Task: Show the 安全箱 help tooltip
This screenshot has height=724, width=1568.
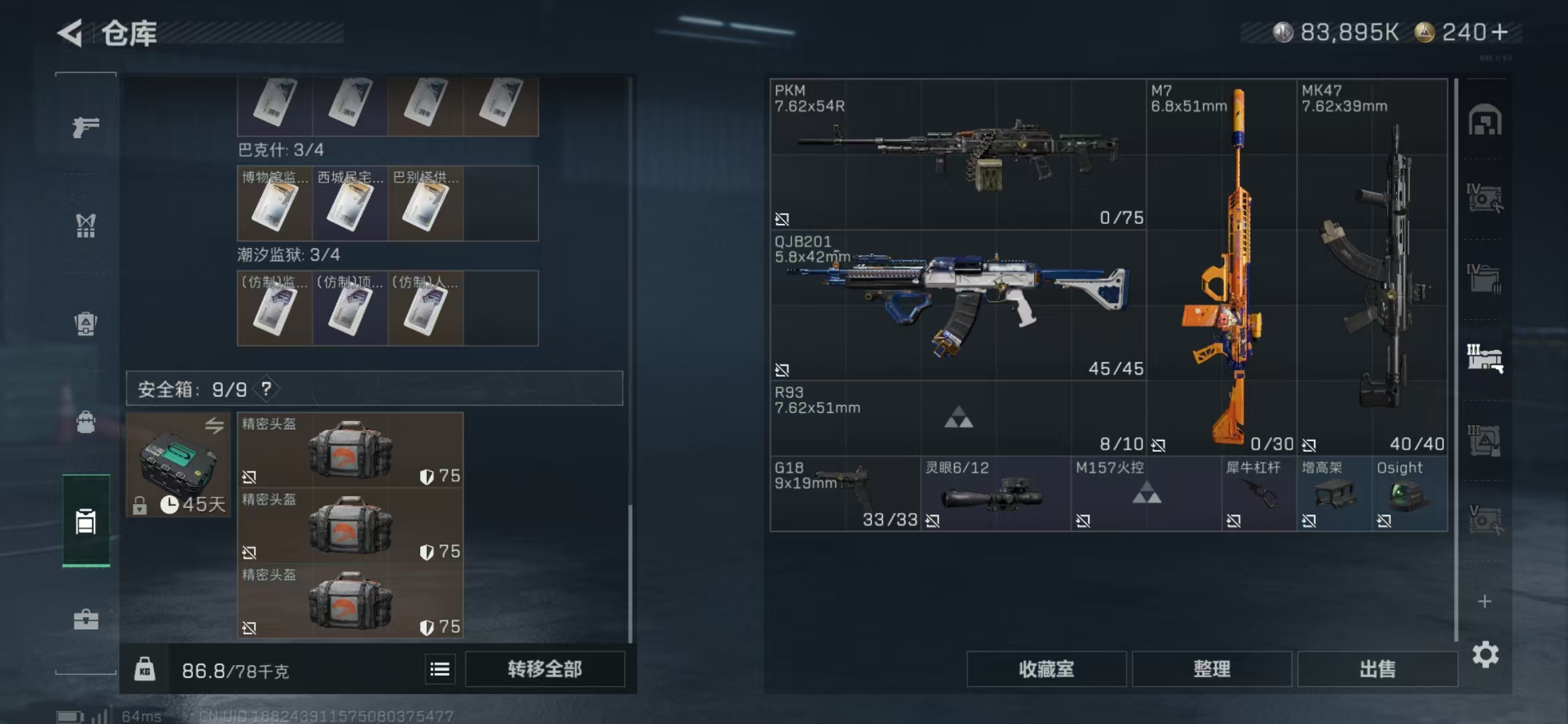Action: 267,389
